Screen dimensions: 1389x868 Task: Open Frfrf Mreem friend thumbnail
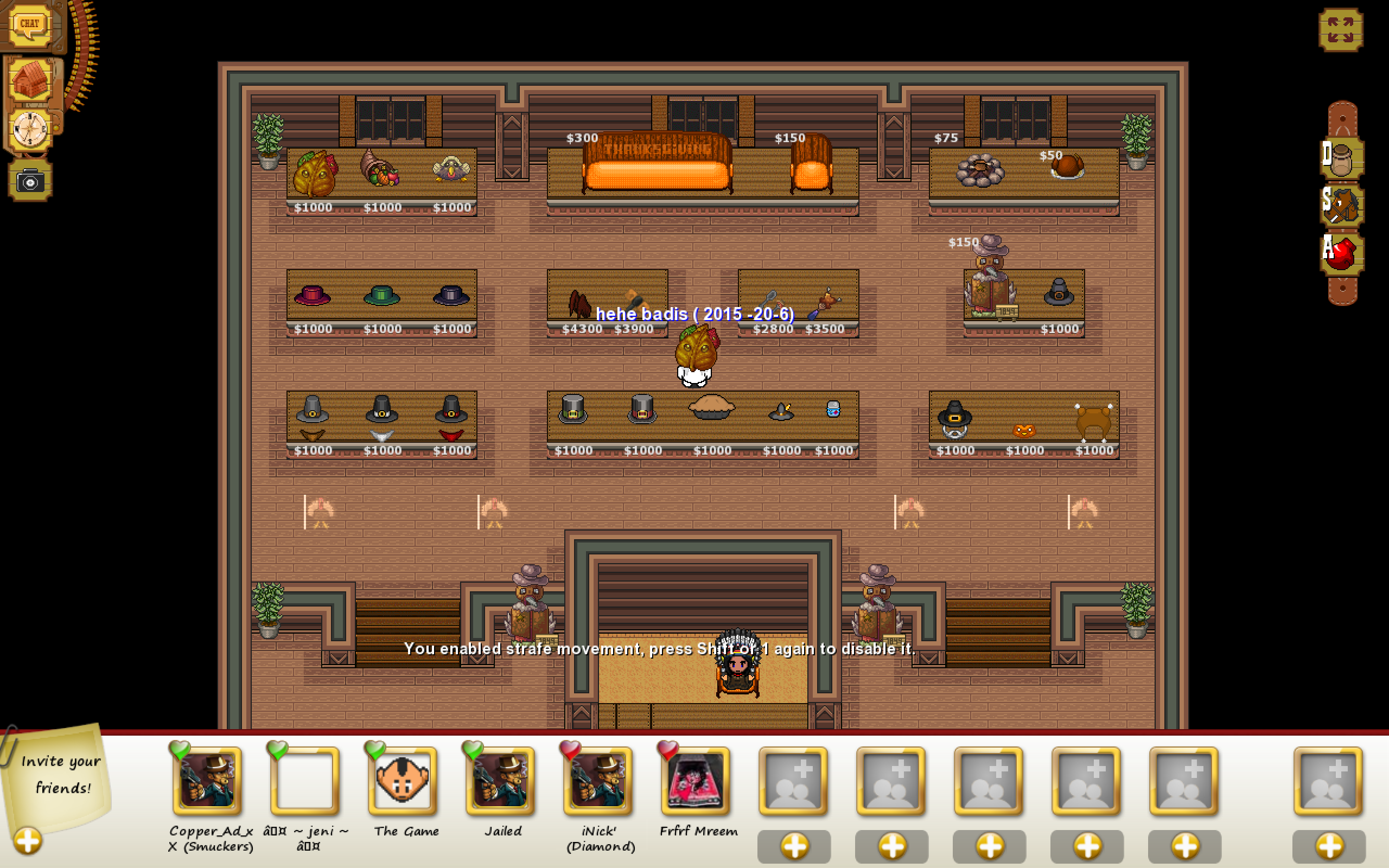tap(695, 781)
